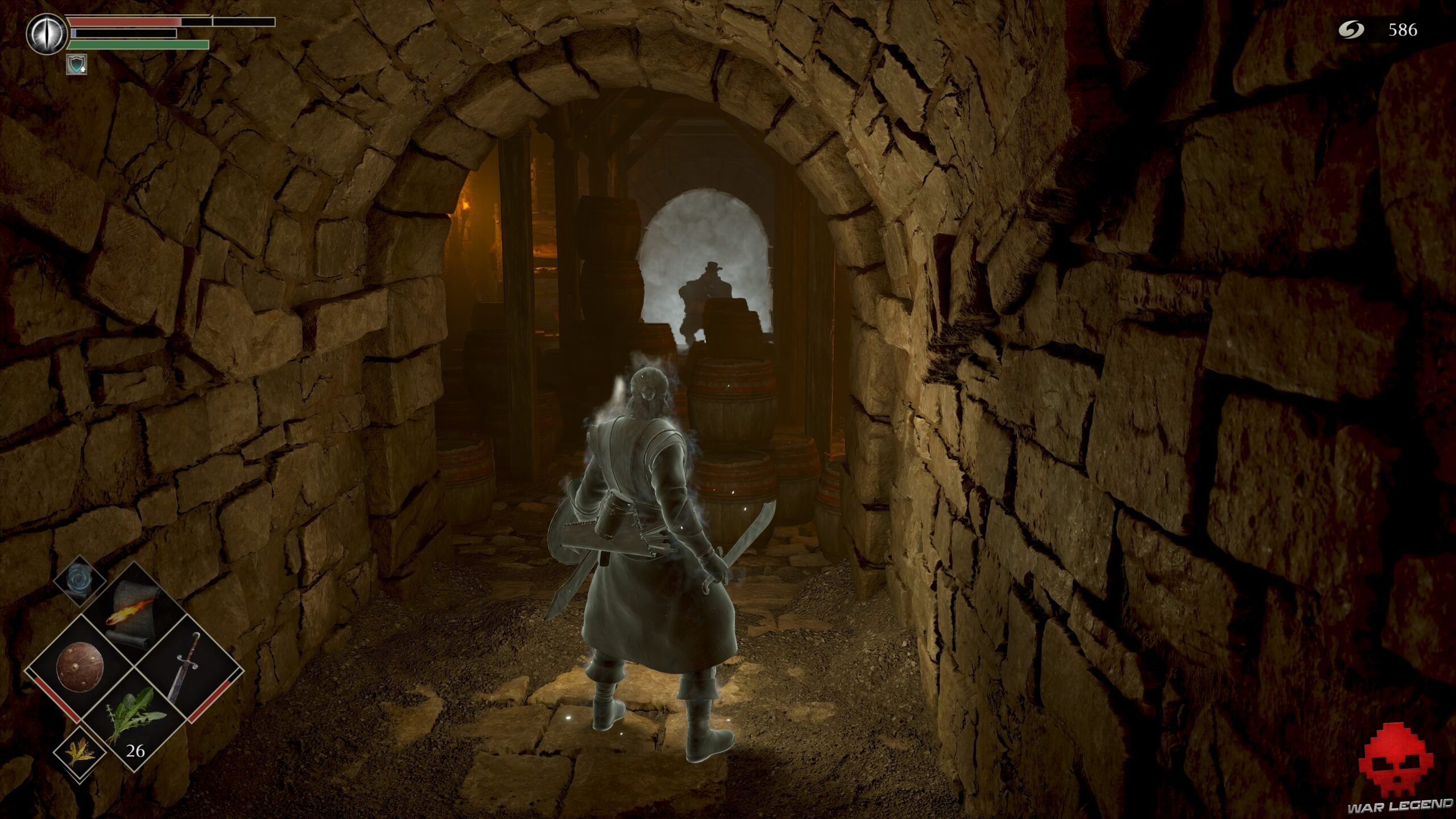This screenshot has width=1456, height=819.
Task: Click the souls currency icon beside 586
Action: (1352, 31)
